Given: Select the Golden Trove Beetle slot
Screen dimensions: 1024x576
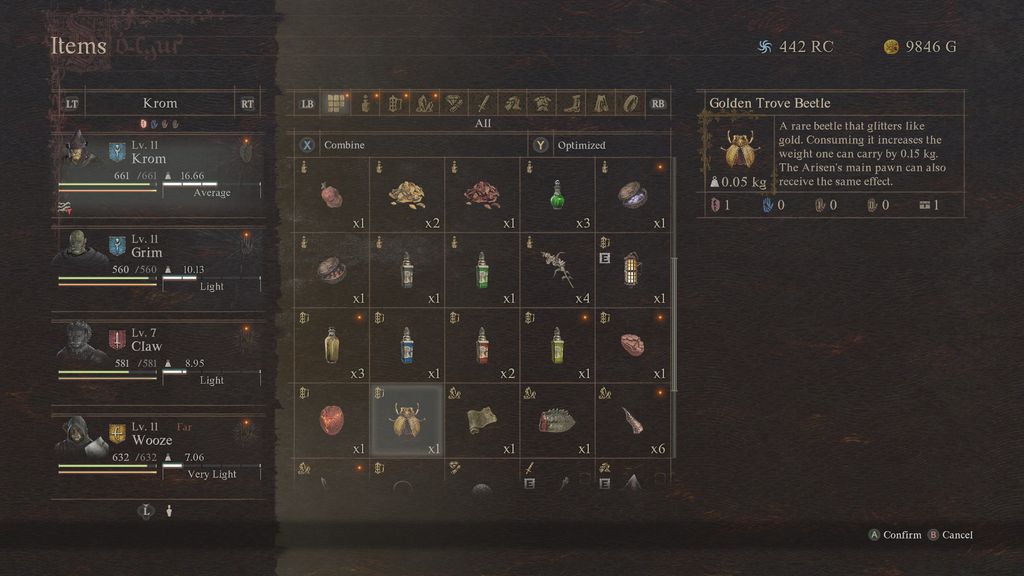Looking at the screenshot, I should [x=407, y=421].
